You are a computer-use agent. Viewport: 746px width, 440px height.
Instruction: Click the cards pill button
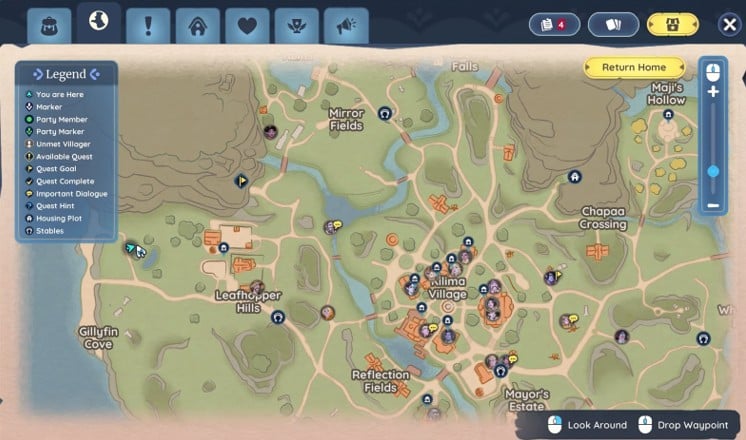pyautogui.click(x=613, y=24)
